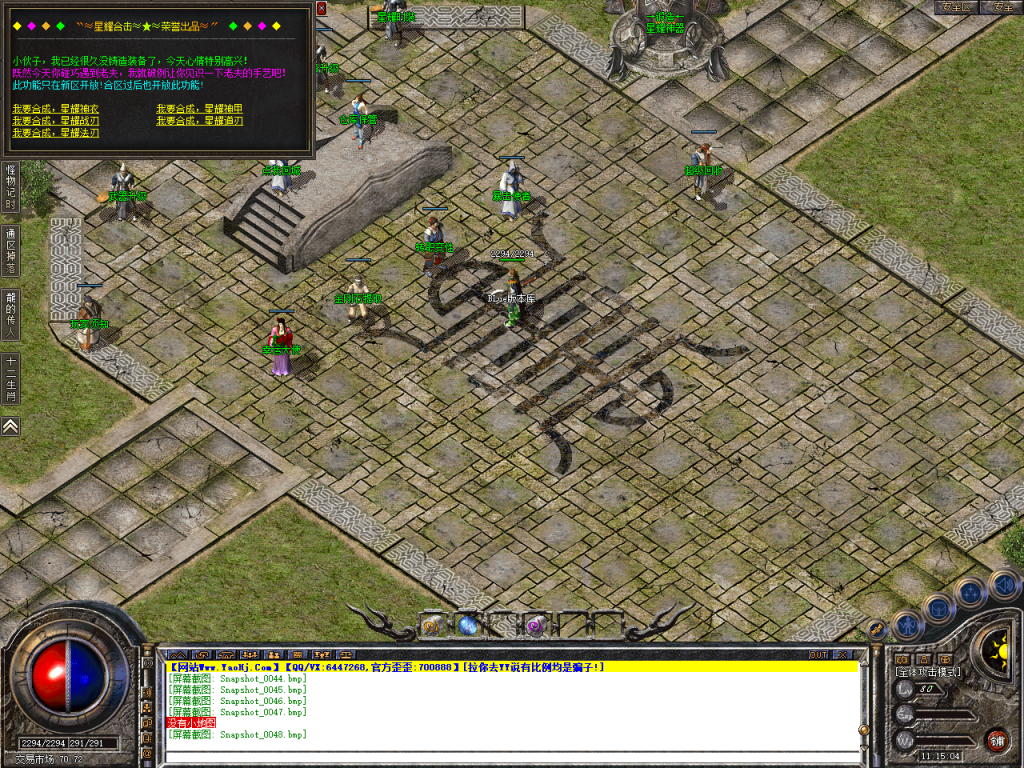Toggle the round speaker sound button
Image resolution: width=1024 pixels, height=768 pixels.
point(1004,584)
